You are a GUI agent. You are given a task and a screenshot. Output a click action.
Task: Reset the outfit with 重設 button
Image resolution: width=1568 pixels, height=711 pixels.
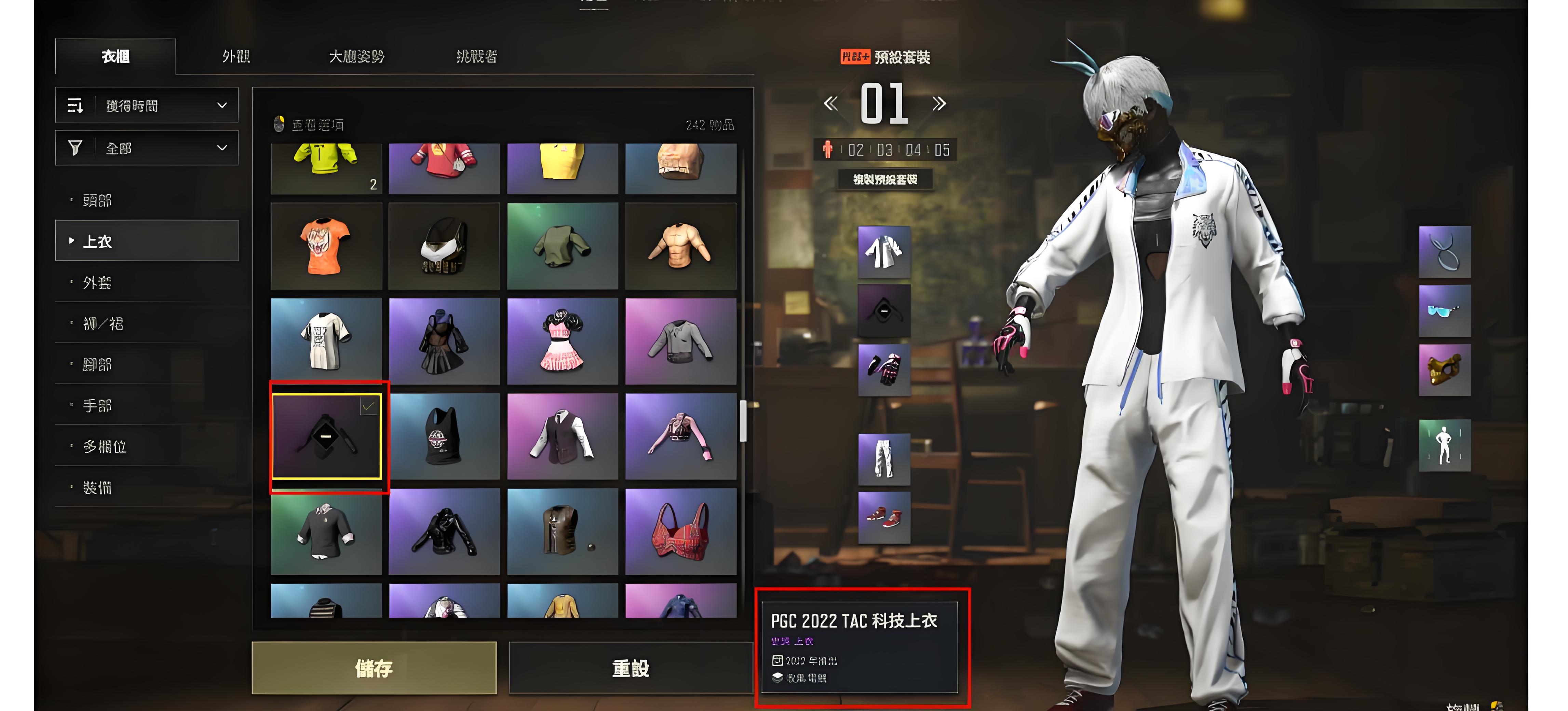[631, 668]
